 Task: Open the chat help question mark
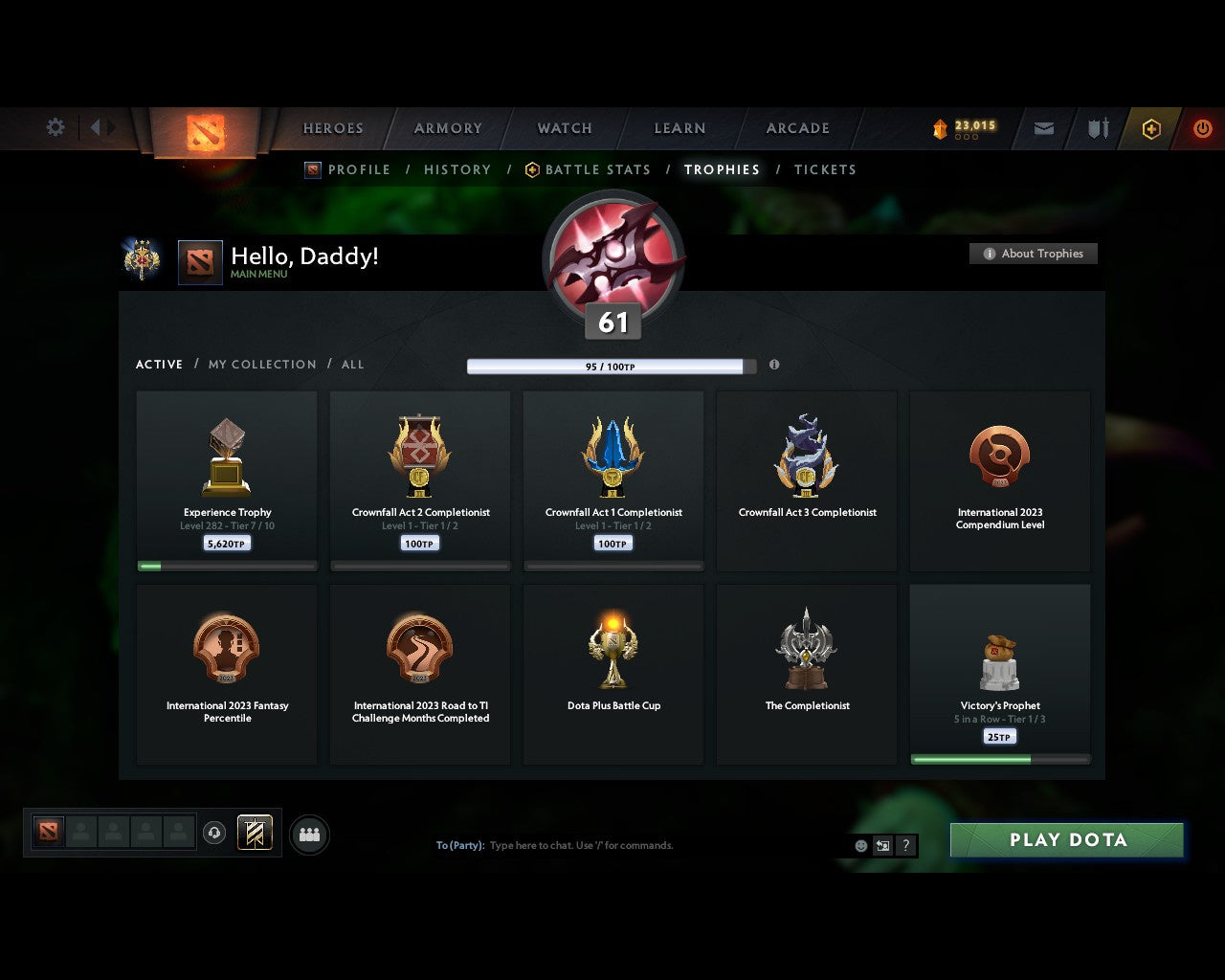905,845
